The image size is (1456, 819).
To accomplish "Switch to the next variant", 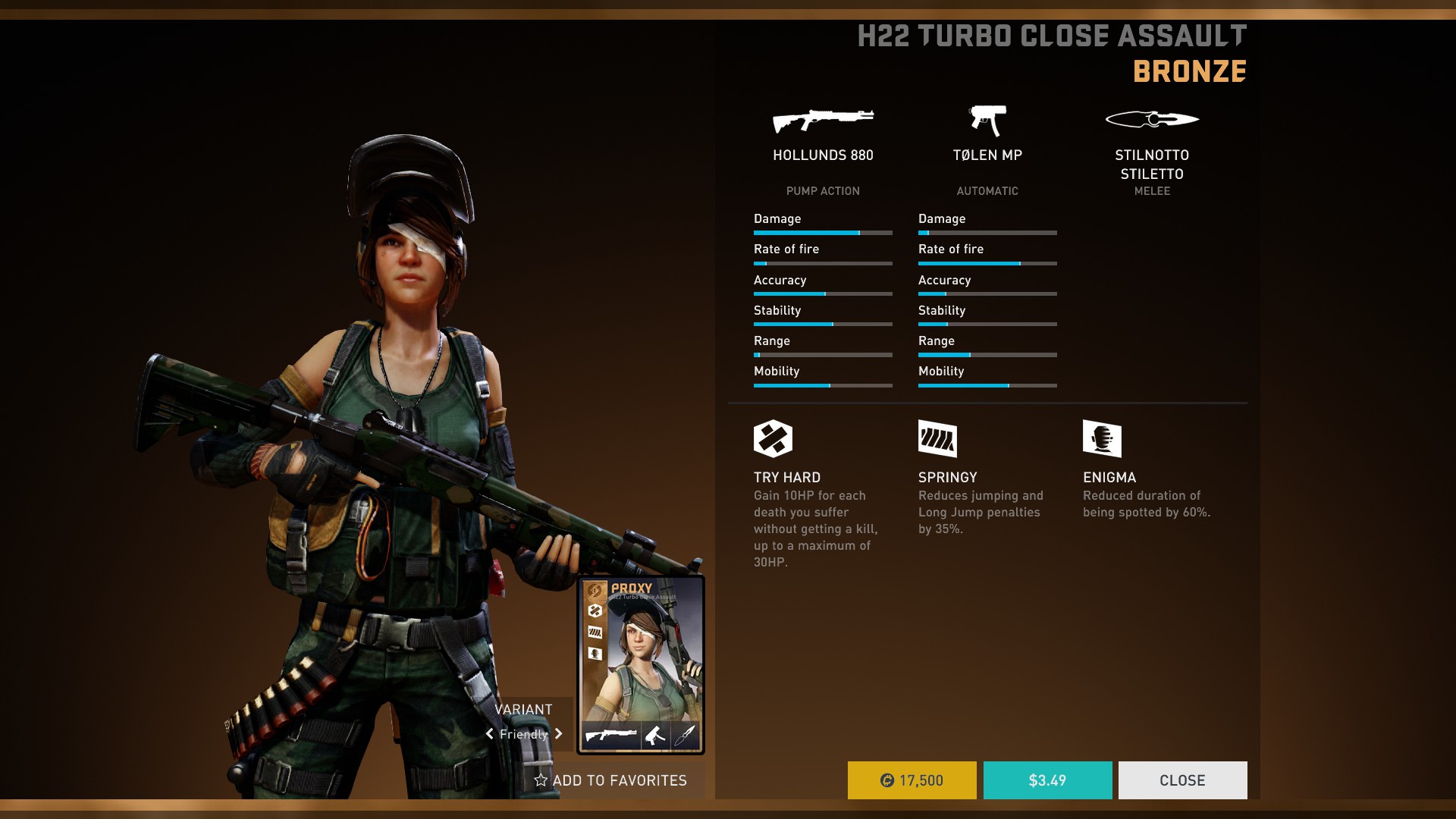I will coord(559,734).
